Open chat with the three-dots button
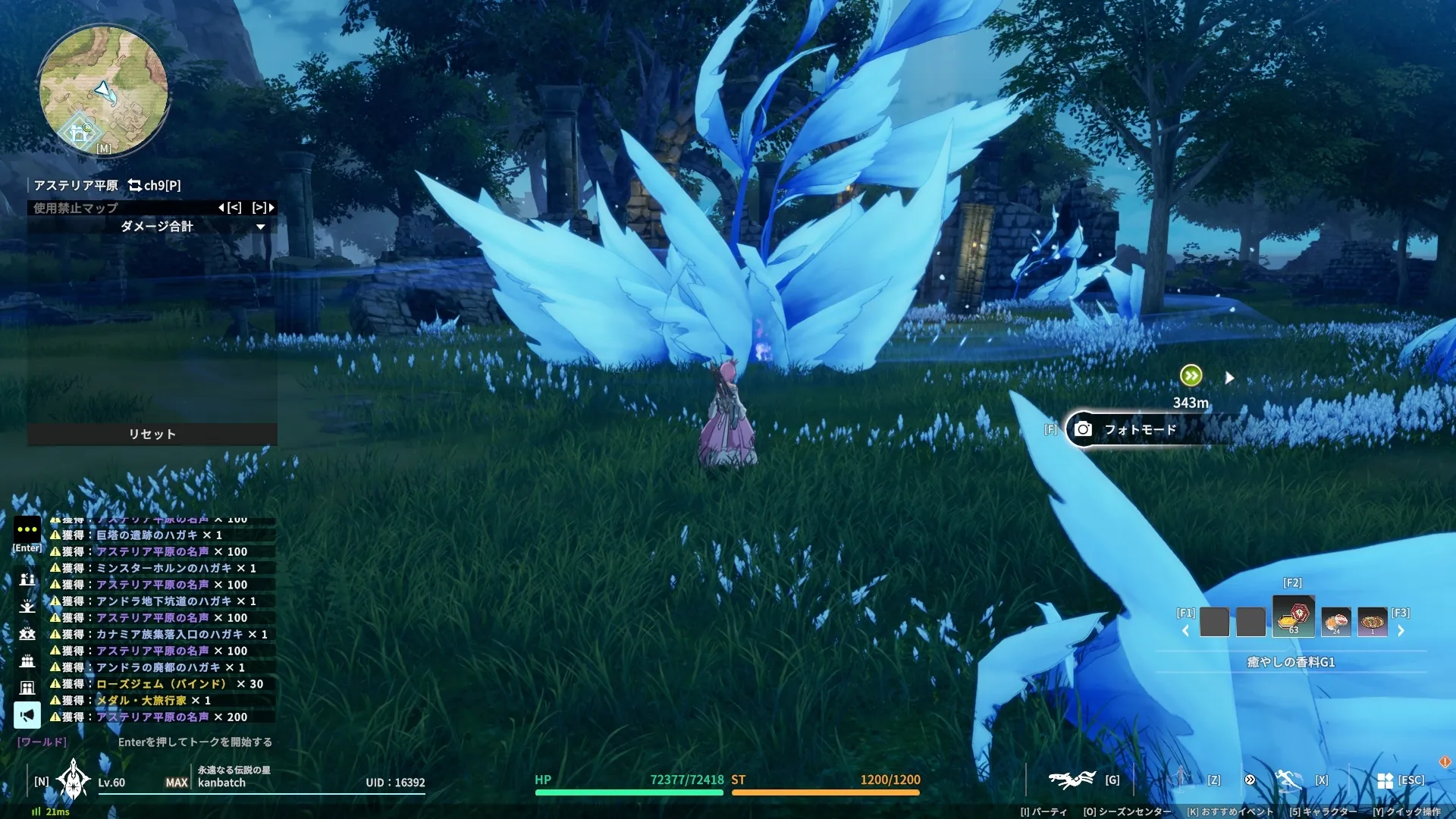 27,529
